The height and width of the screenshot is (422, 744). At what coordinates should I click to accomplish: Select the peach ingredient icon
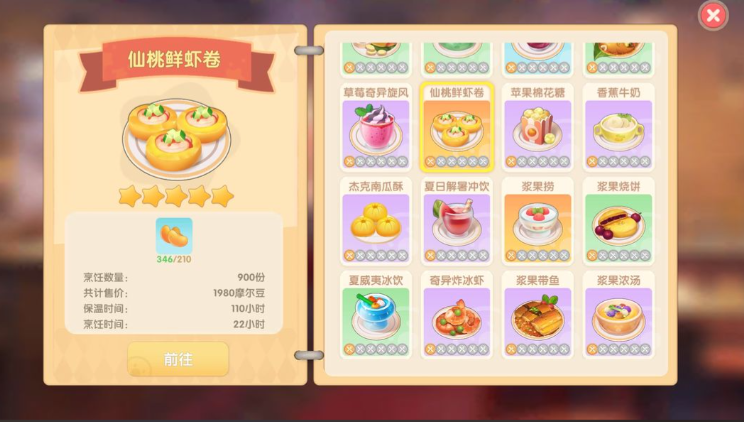pyautogui.click(x=174, y=236)
